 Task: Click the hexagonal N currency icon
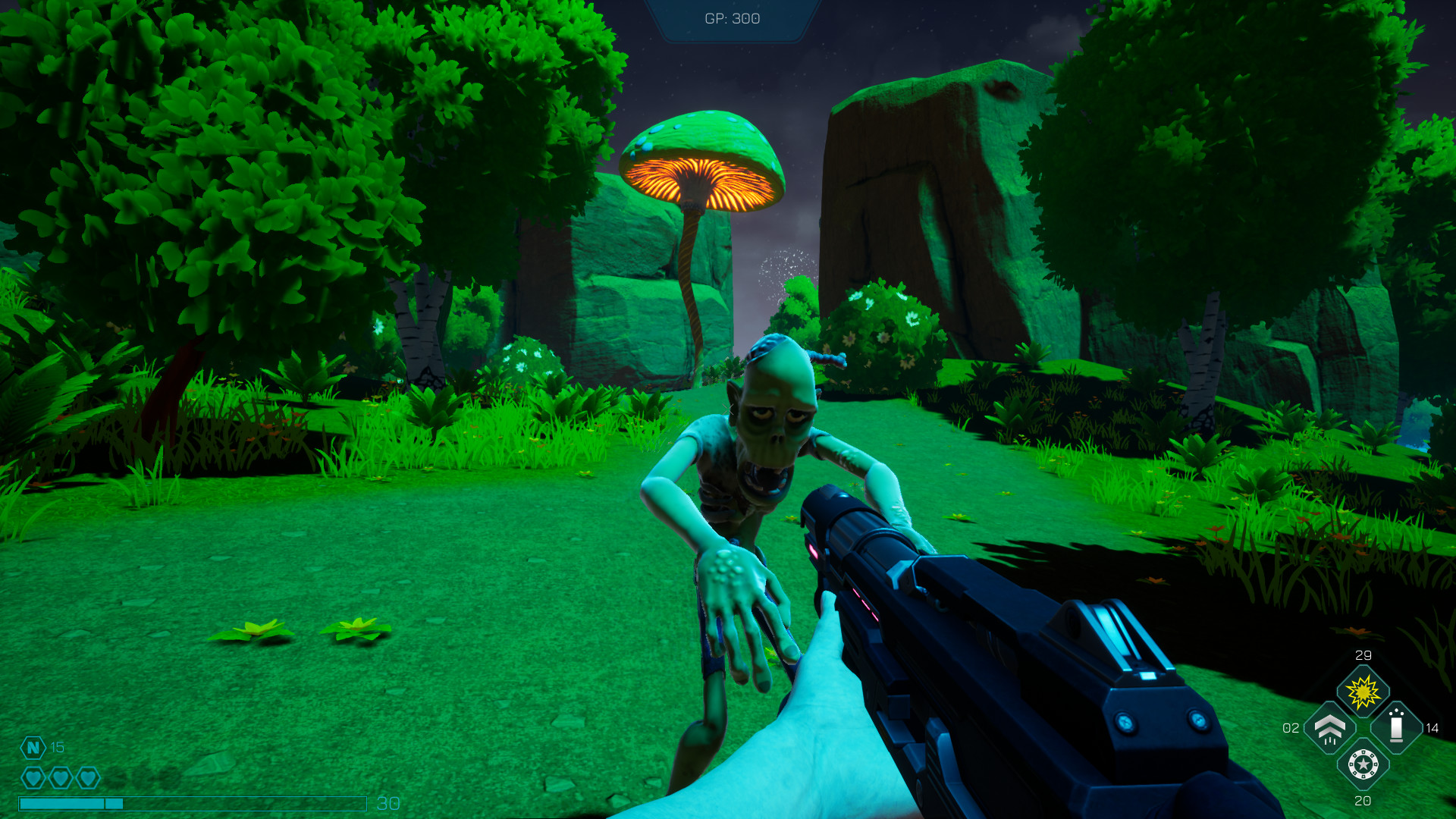[x=33, y=746]
